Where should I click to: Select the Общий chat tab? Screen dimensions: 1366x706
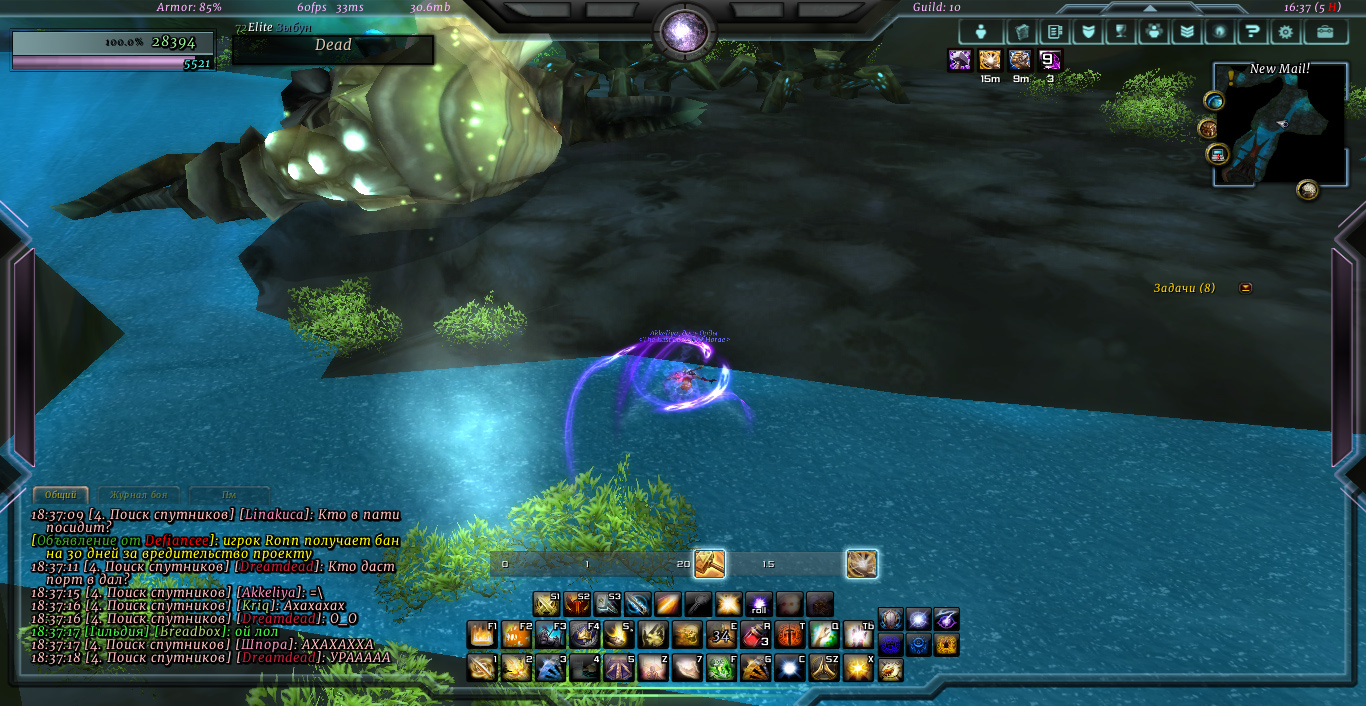(x=60, y=495)
